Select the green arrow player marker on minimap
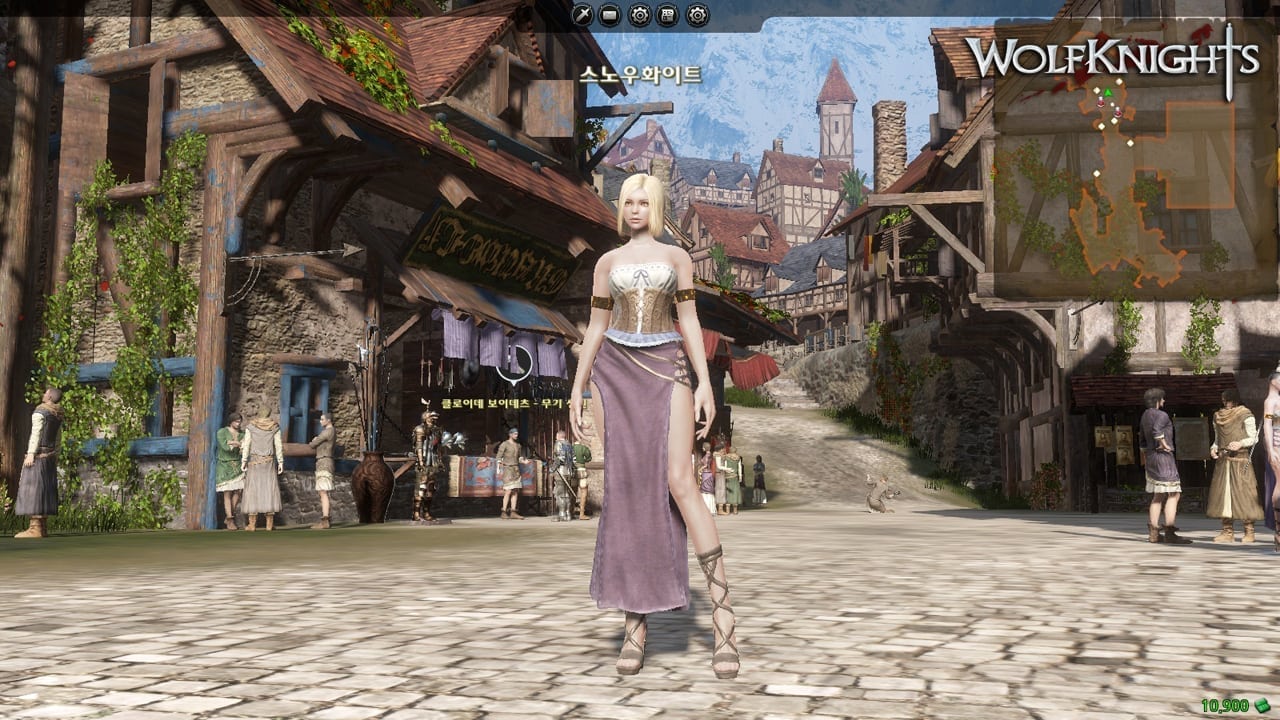The height and width of the screenshot is (720, 1280). pyautogui.click(x=1107, y=93)
